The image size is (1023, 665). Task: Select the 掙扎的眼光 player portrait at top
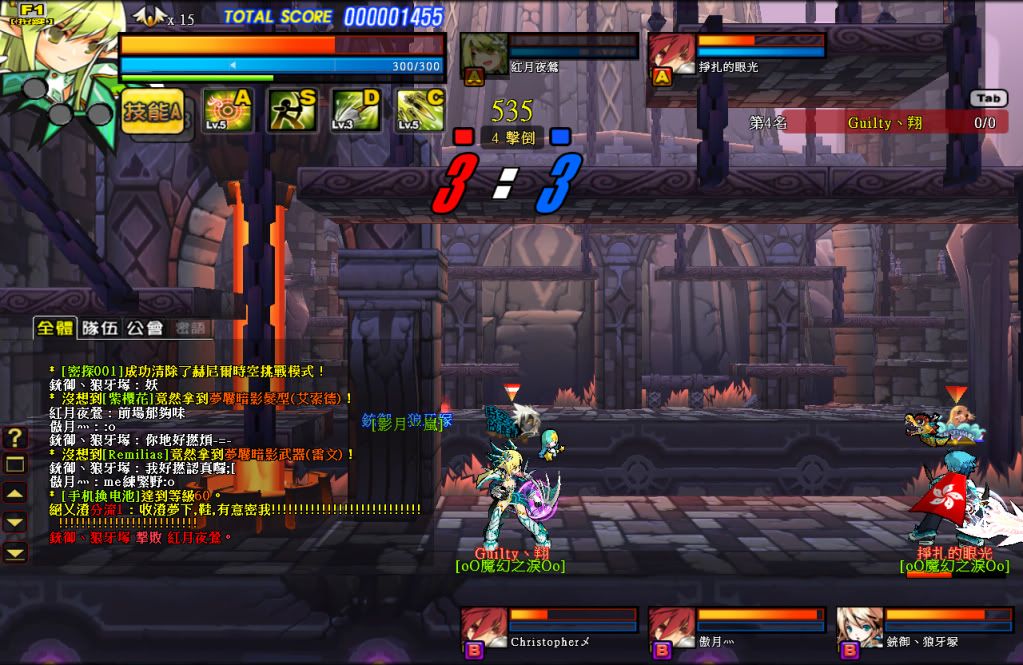671,58
